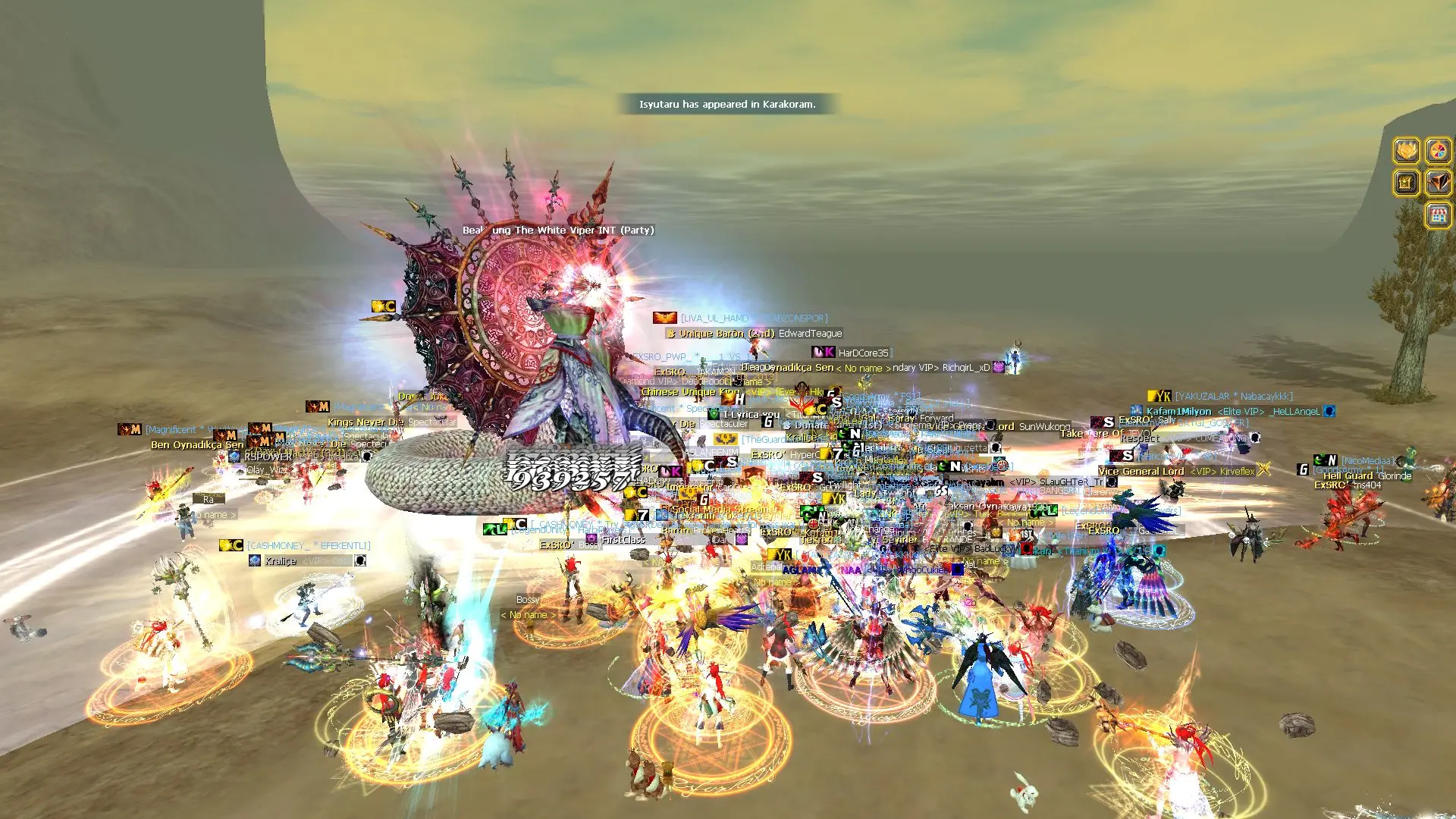Open the shop storefront icon

click(x=1439, y=215)
